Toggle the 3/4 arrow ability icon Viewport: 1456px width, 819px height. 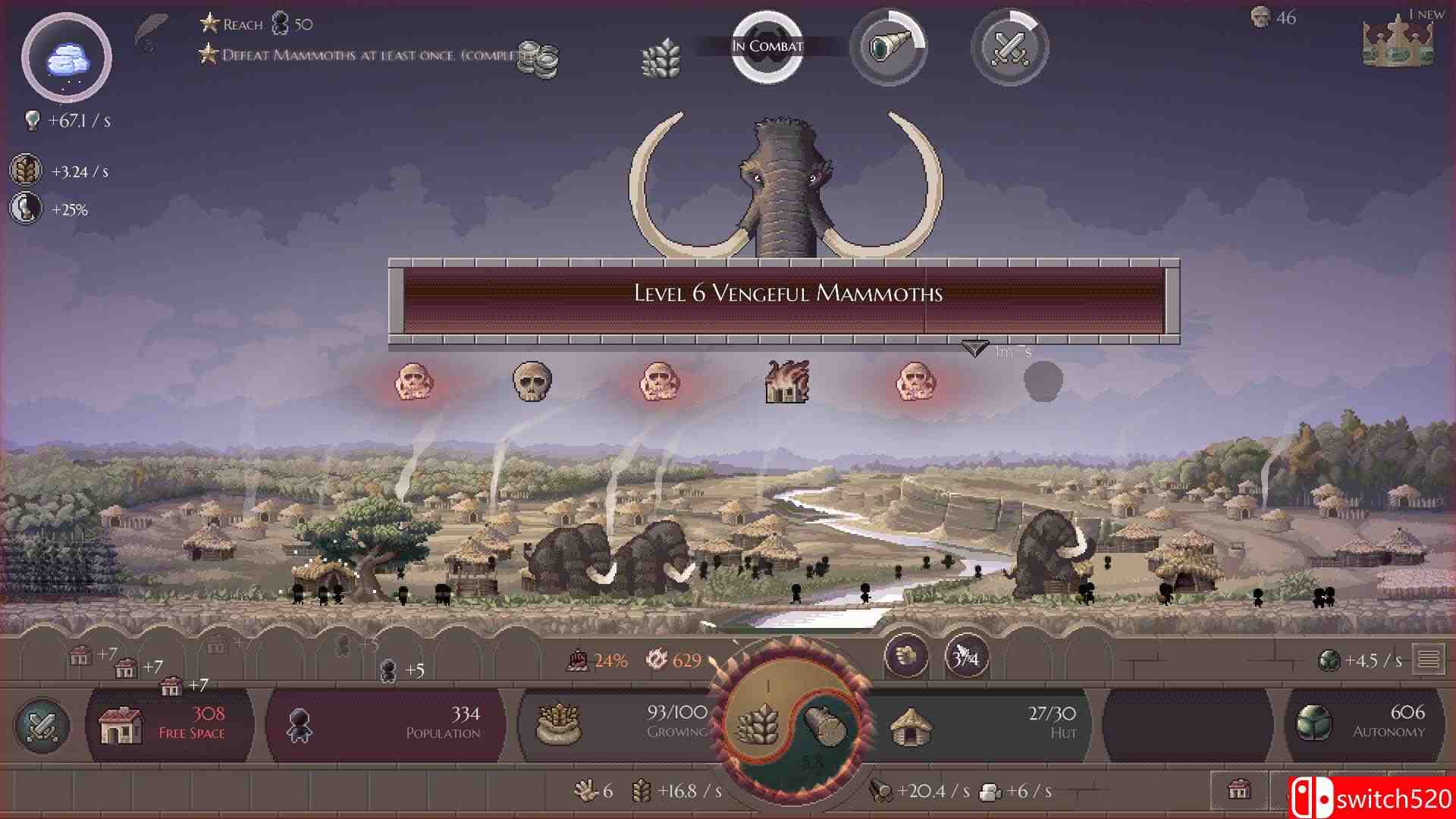coord(968,657)
